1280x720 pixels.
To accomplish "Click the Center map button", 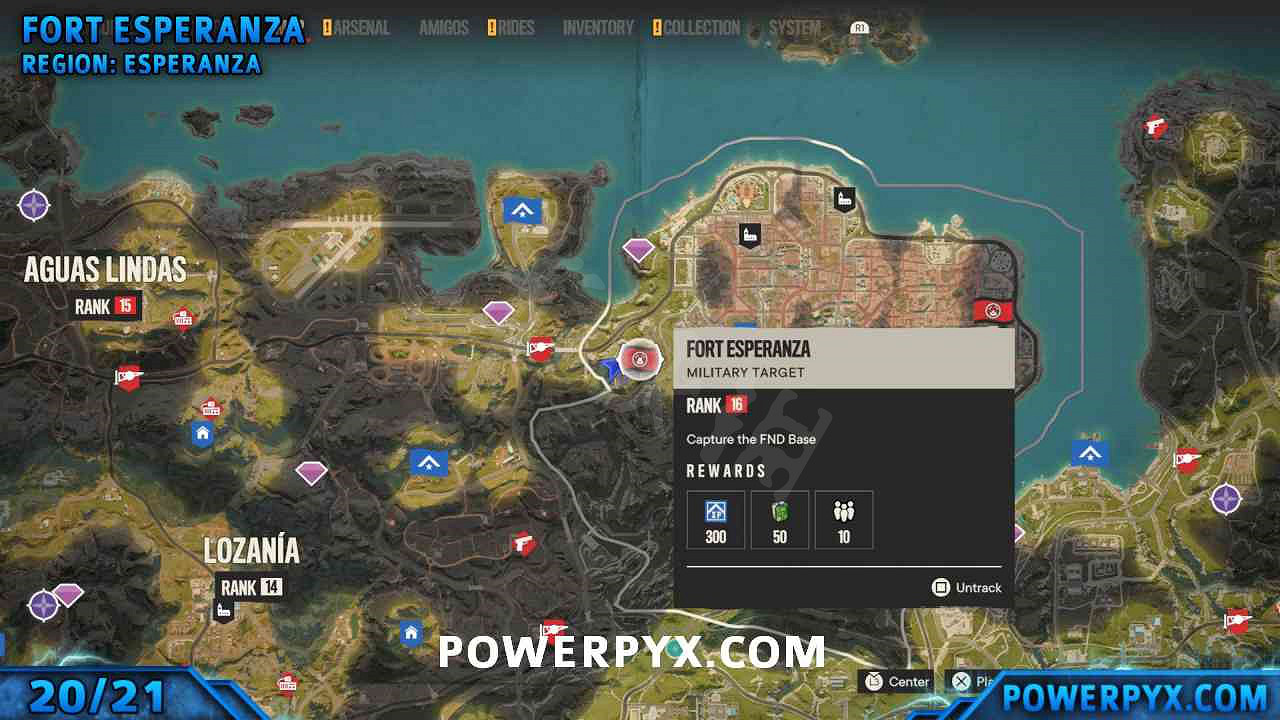I will (x=895, y=682).
